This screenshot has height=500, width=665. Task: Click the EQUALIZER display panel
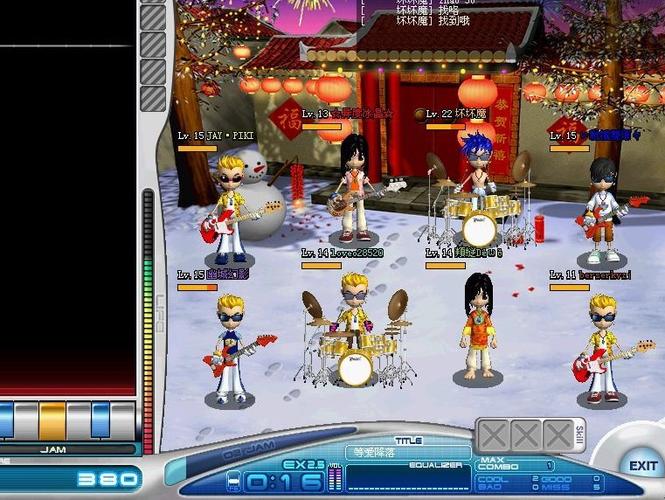408,478
